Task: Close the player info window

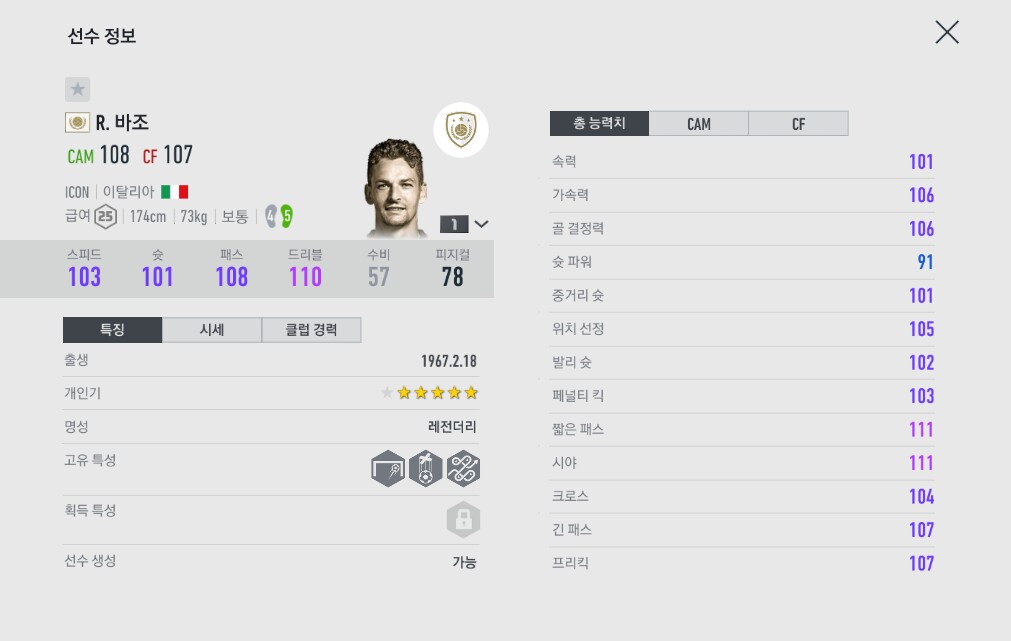Action: (x=946, y=32)
